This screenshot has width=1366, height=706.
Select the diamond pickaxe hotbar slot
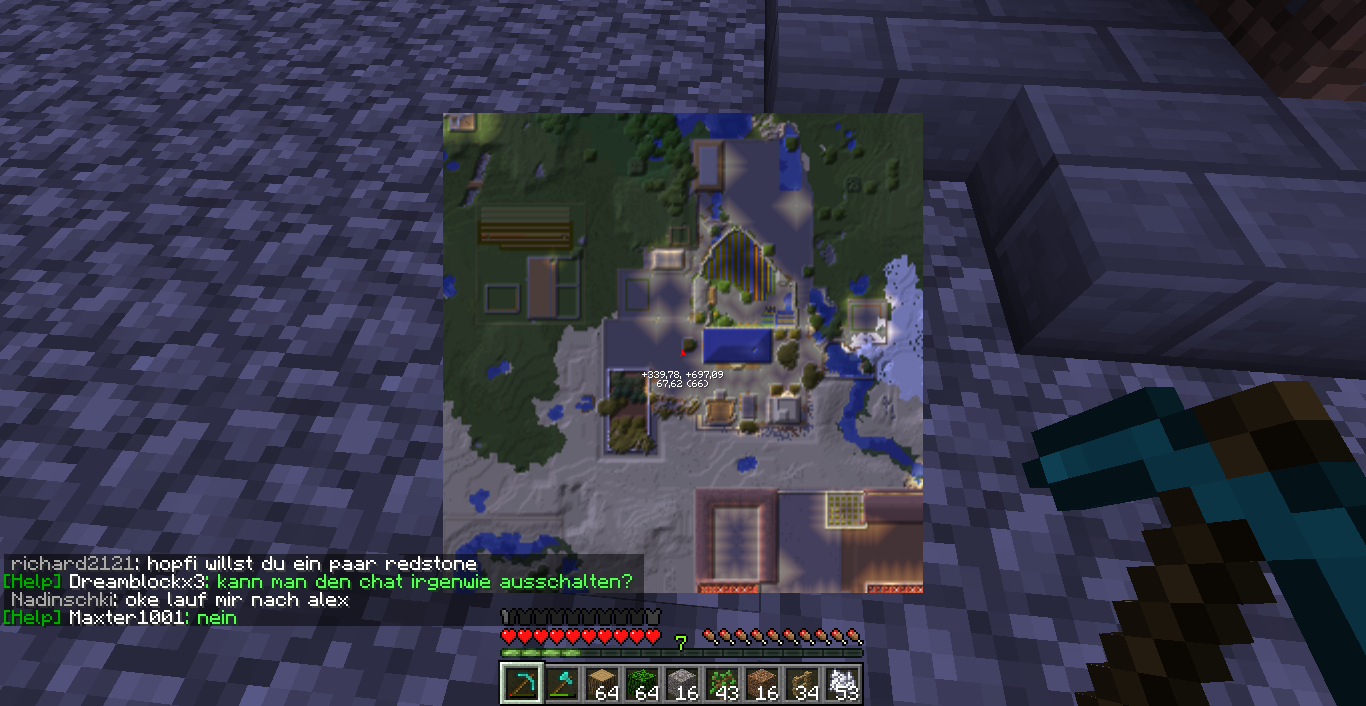point(521,684)
